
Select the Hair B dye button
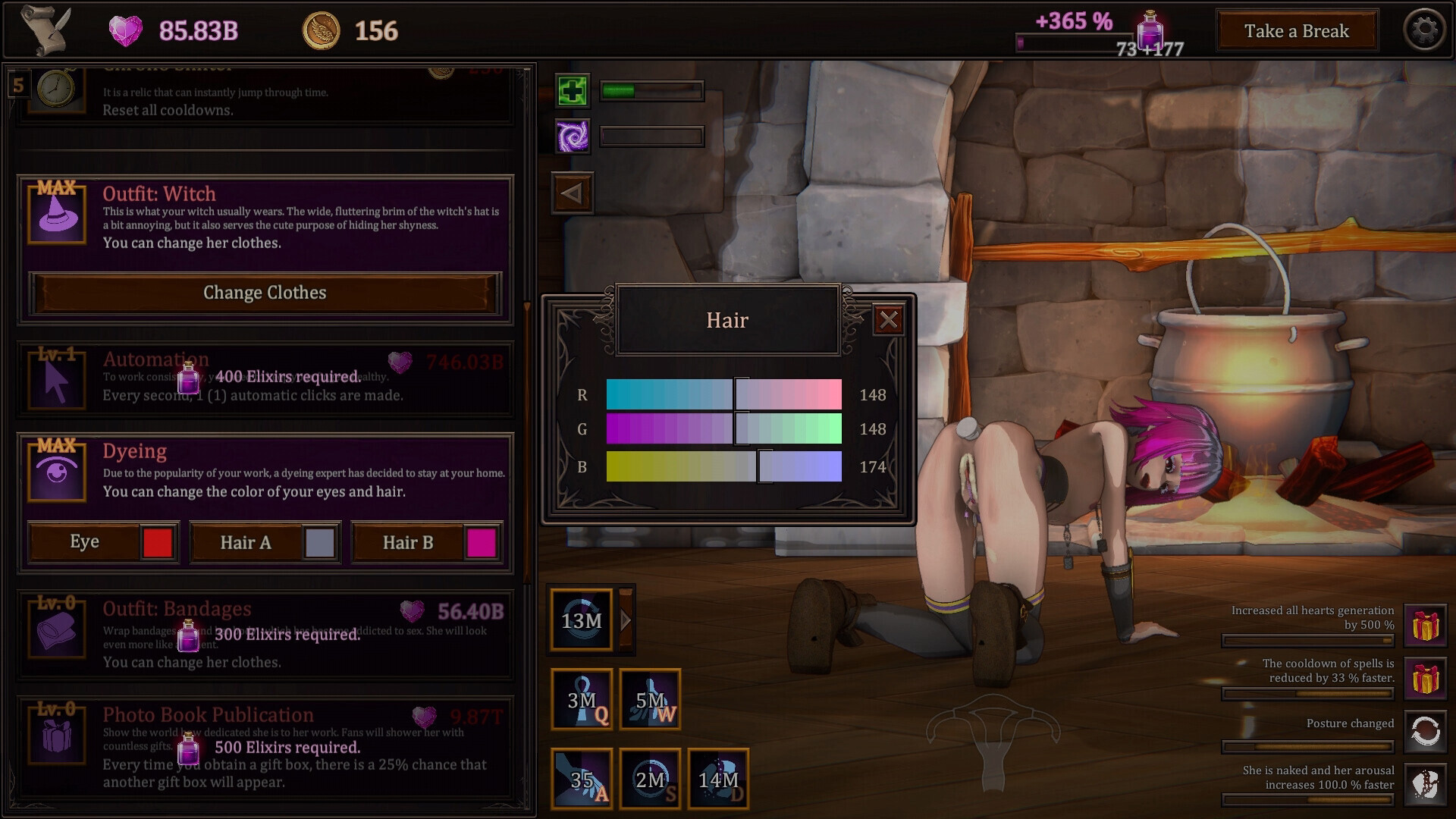pyautogui.click(x=426, y=542)
